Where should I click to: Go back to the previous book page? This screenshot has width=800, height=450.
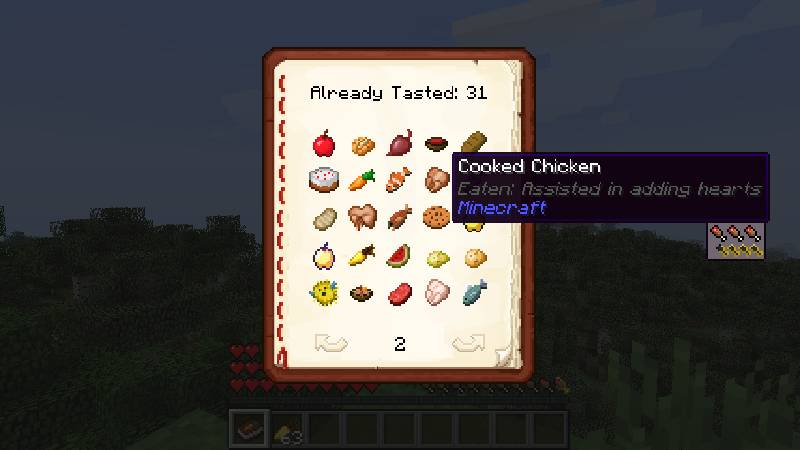(x=330, y=344)
